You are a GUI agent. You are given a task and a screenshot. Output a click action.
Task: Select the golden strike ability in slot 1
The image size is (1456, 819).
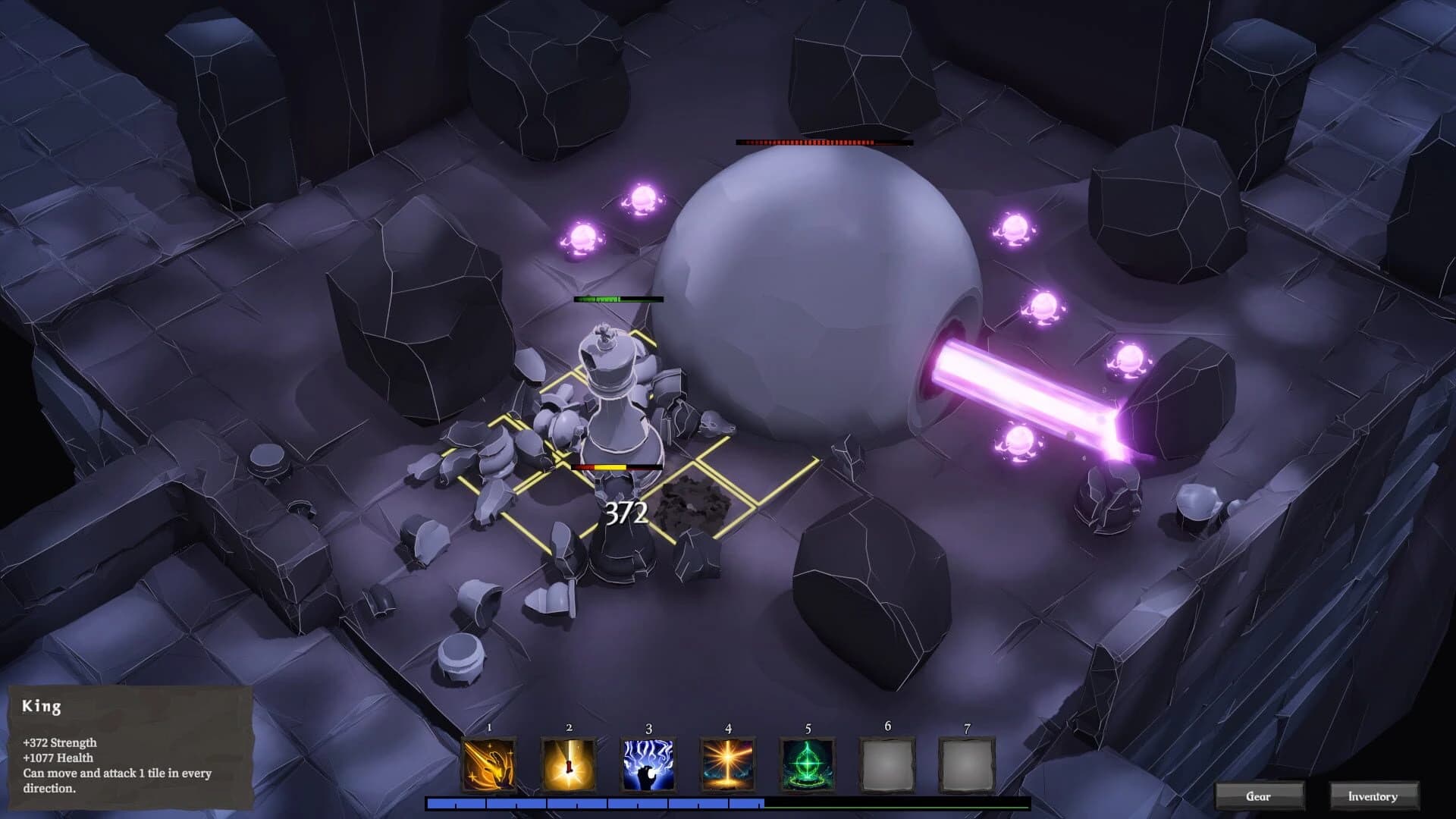coord(489,762)
